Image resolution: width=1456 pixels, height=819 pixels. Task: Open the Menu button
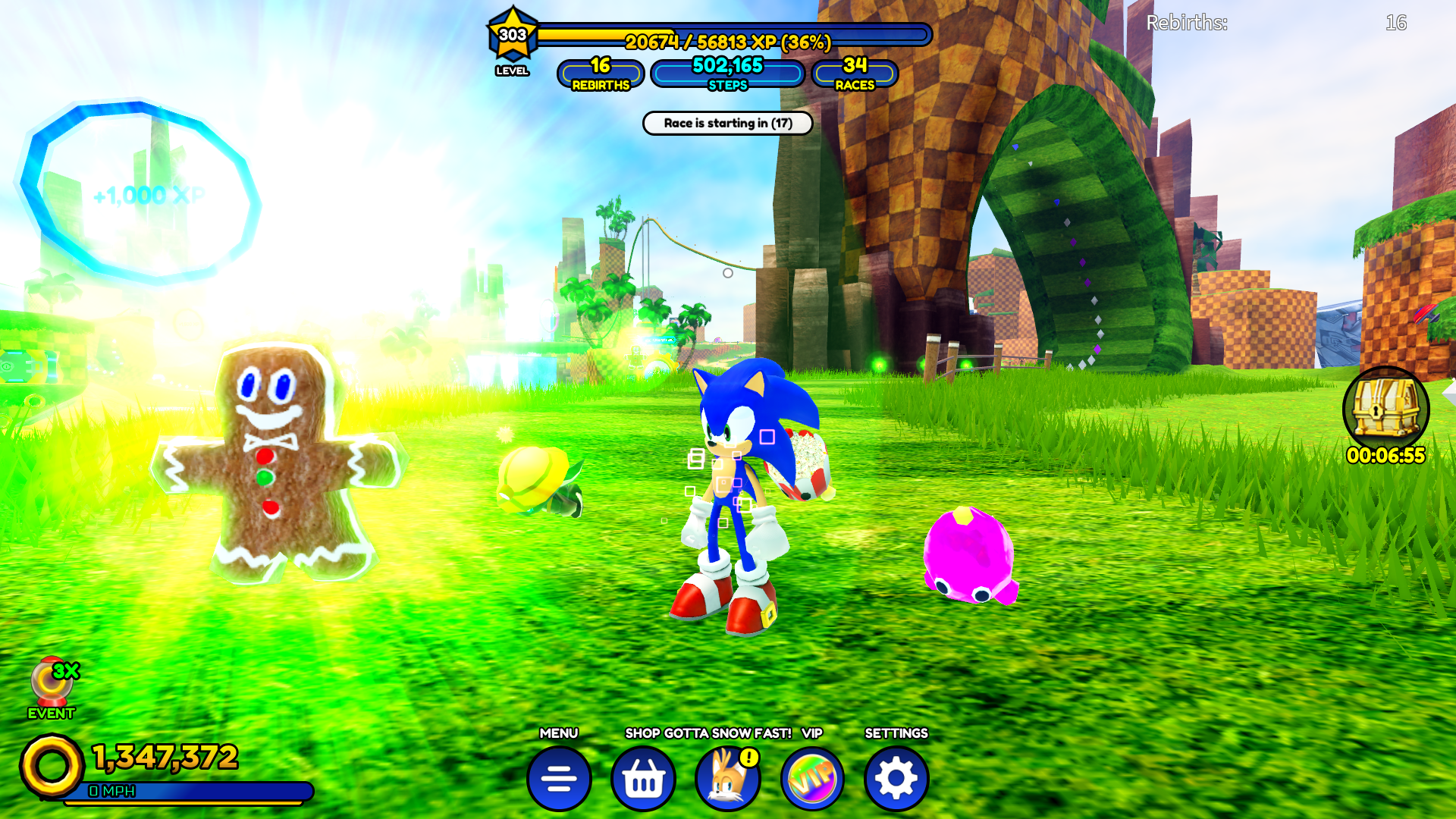(x=559, y=778)
